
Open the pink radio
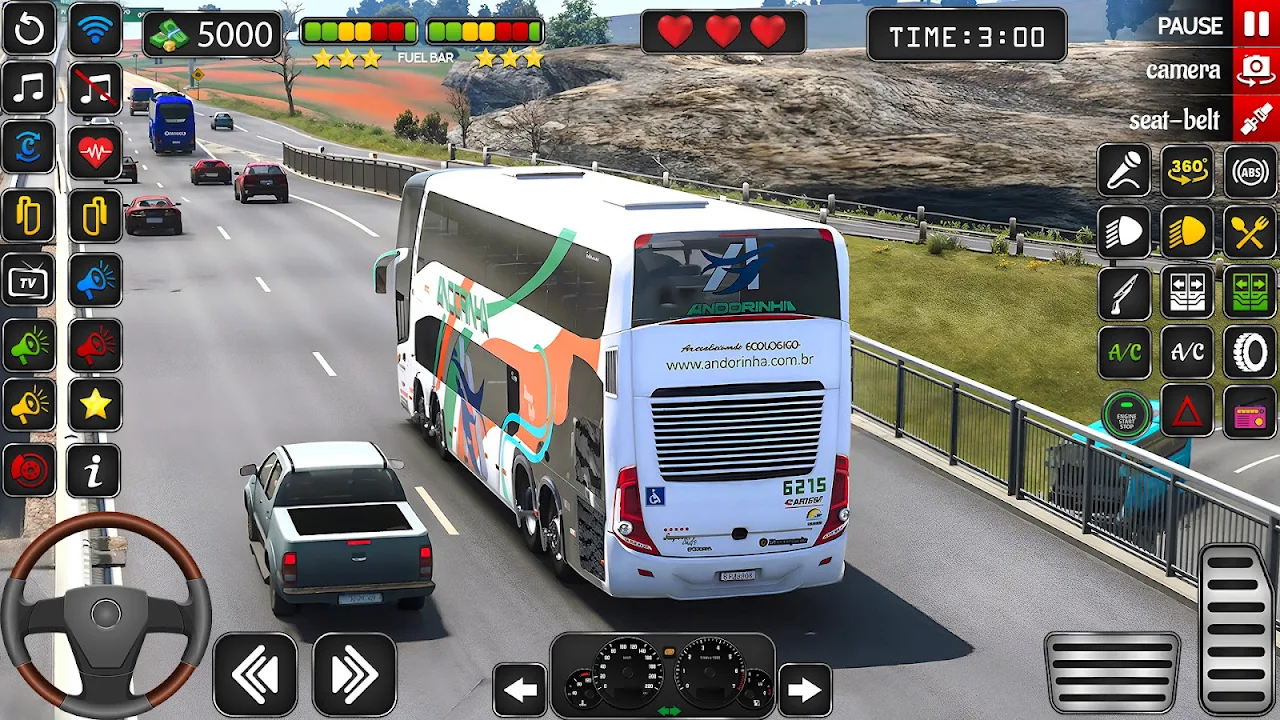(1250, 411)
